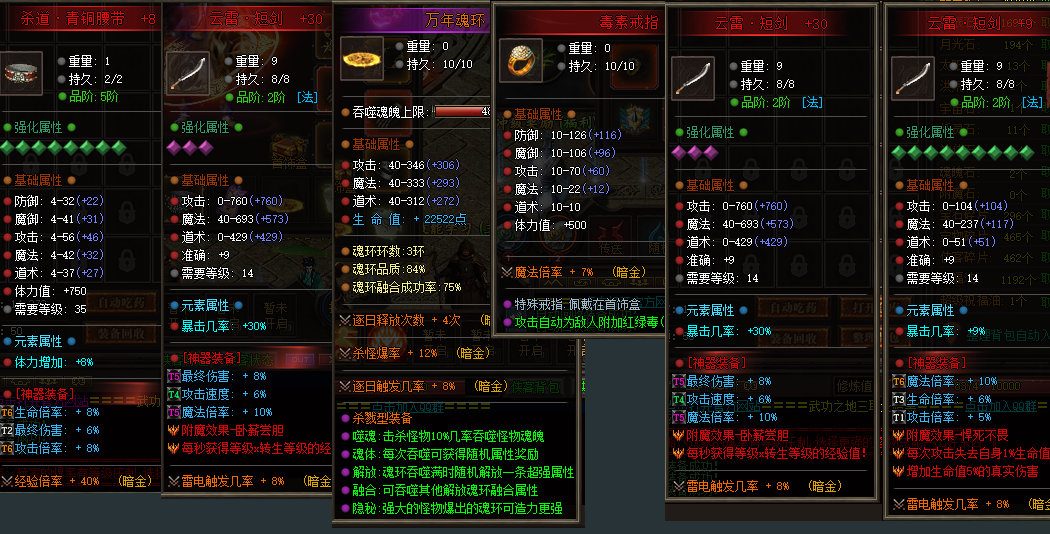Click the 修炼值 button
The height and width of the screenshot is (534, 1050).
tap(857, 386)
